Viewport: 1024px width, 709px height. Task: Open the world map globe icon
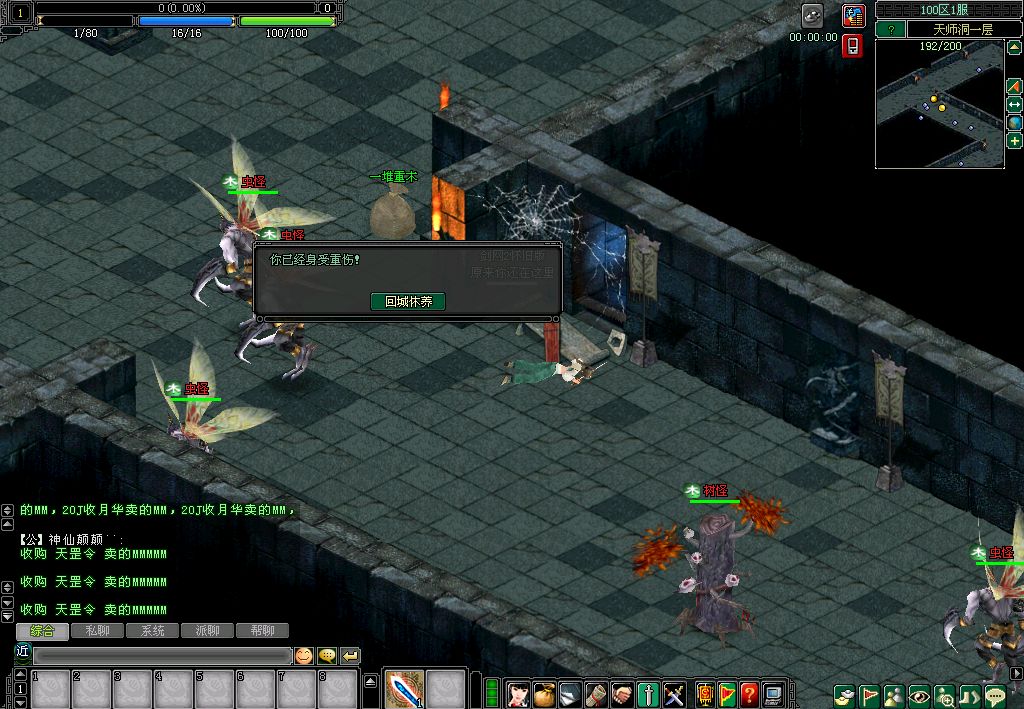tap(1014, 123)
